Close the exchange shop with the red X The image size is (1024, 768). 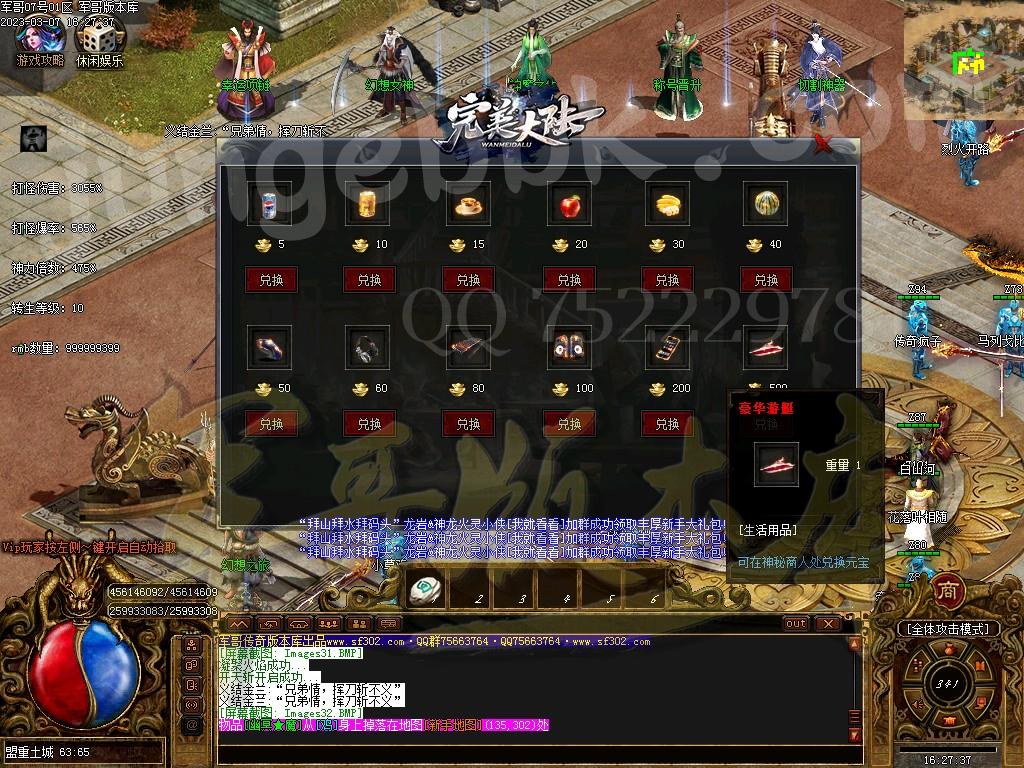pos(823,145)
